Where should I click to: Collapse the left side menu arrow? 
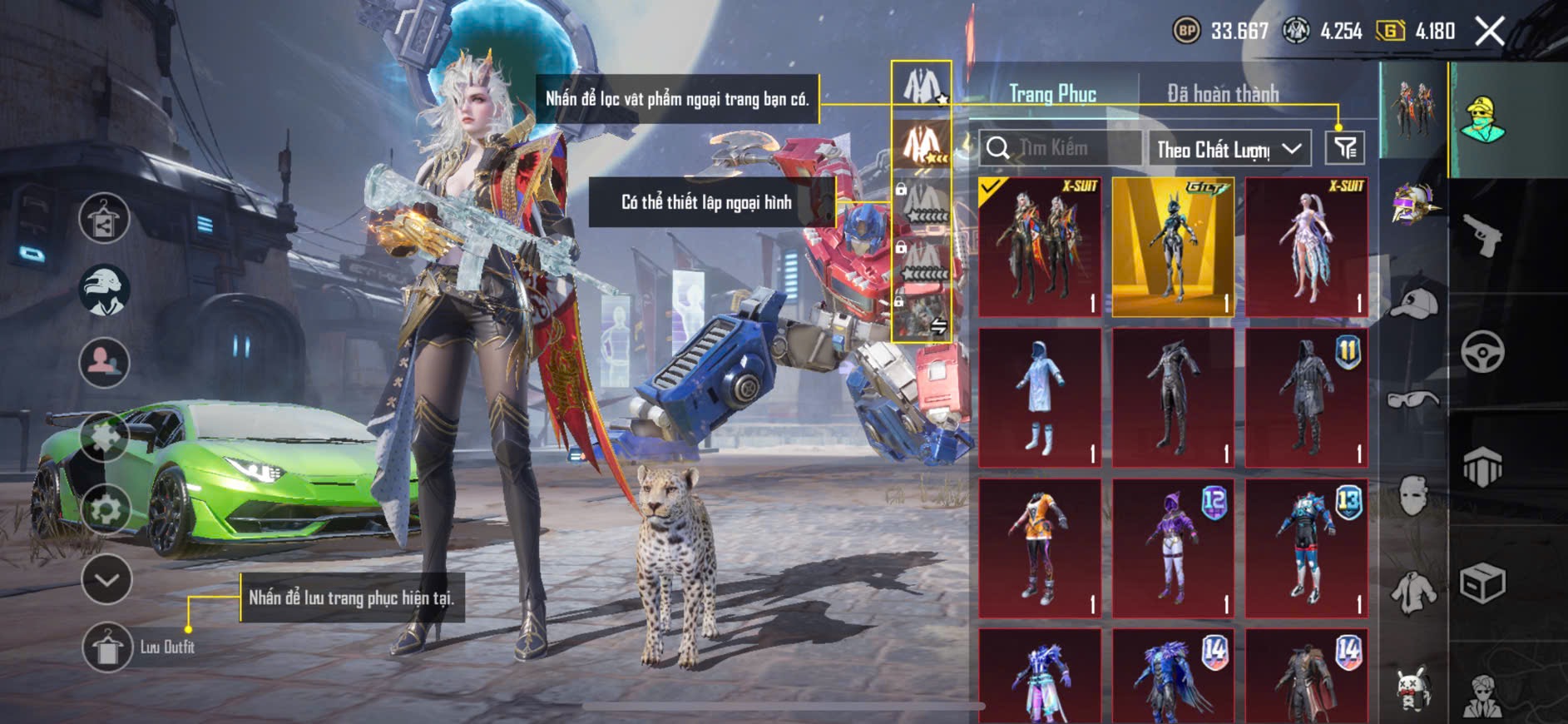[x=106, y=579]
